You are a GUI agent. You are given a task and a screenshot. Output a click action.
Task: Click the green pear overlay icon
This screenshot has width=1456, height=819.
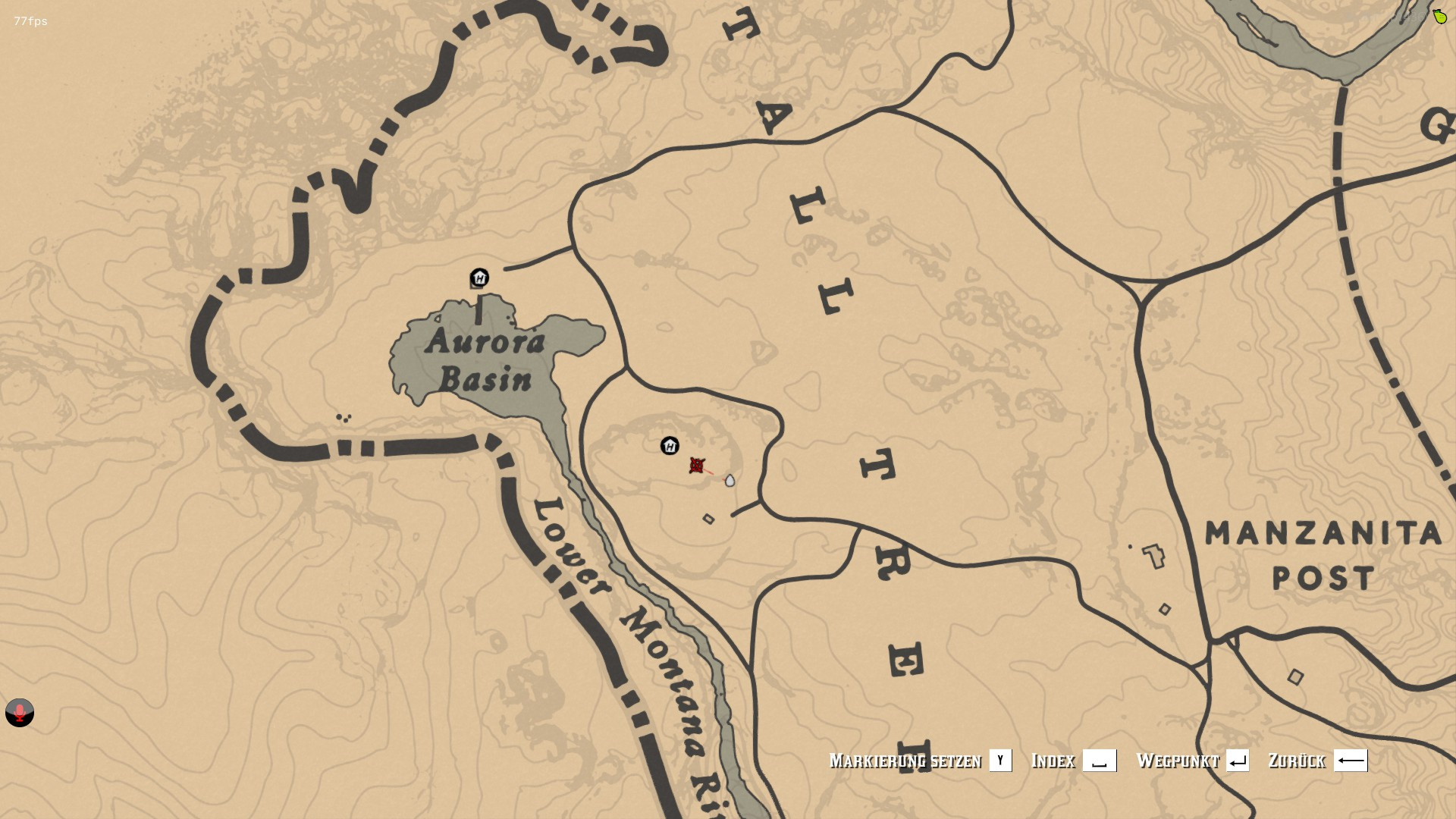1439,16
